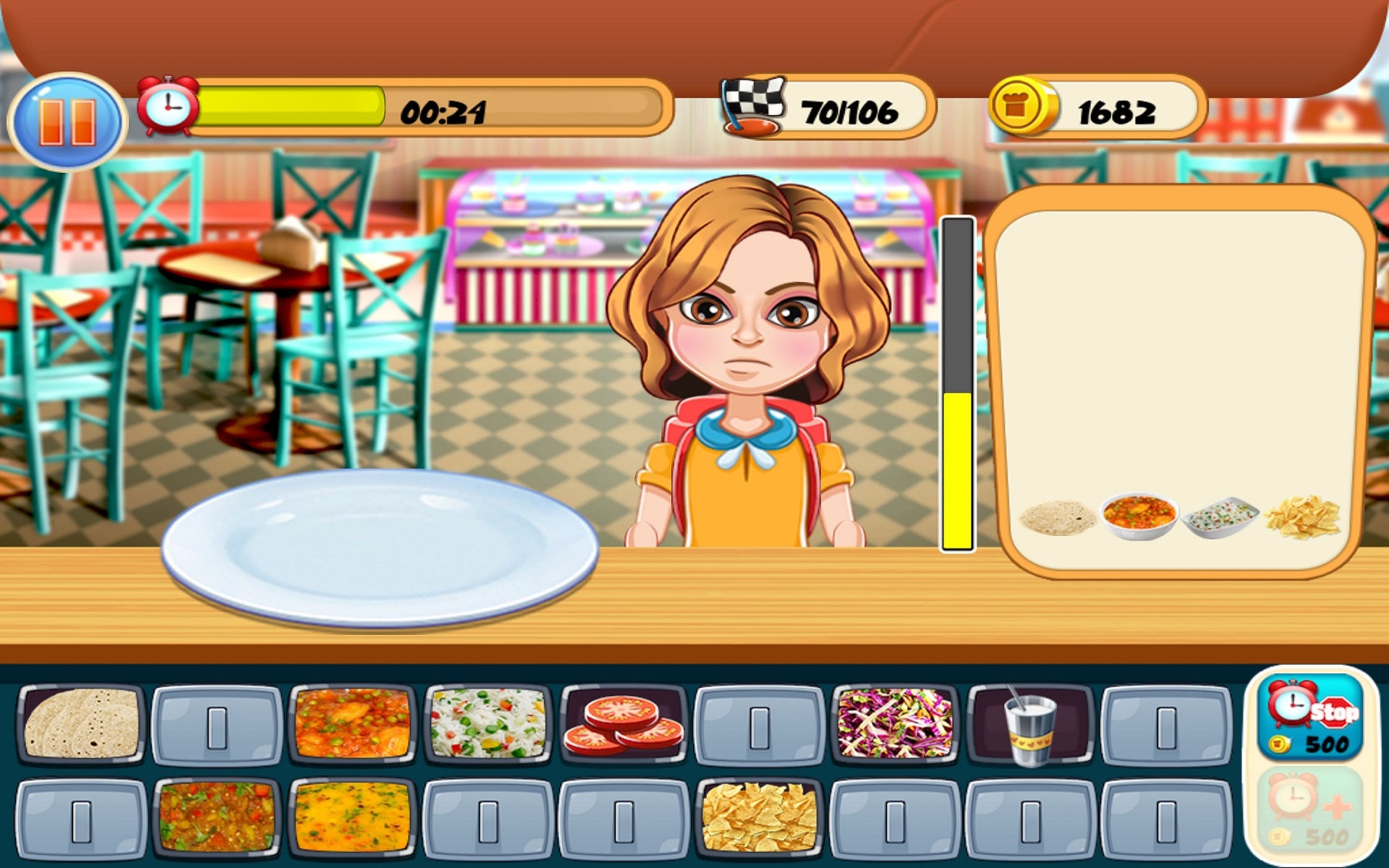This screenshot has width=1389, height=868.
Task: Click the alarm clock timer icon
Action: (168, 109)
